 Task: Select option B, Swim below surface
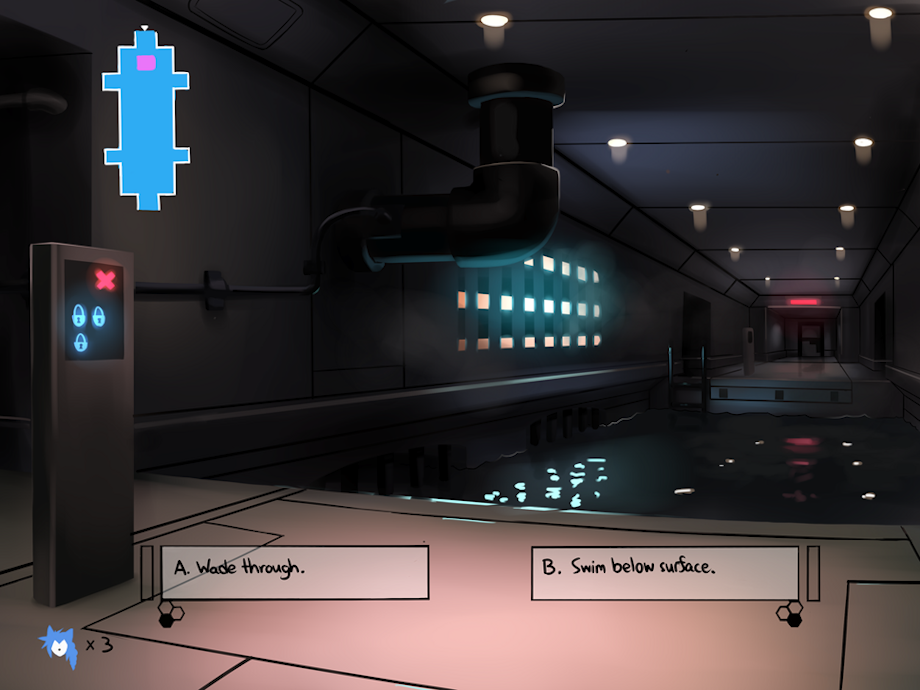[x=664, y=572]
